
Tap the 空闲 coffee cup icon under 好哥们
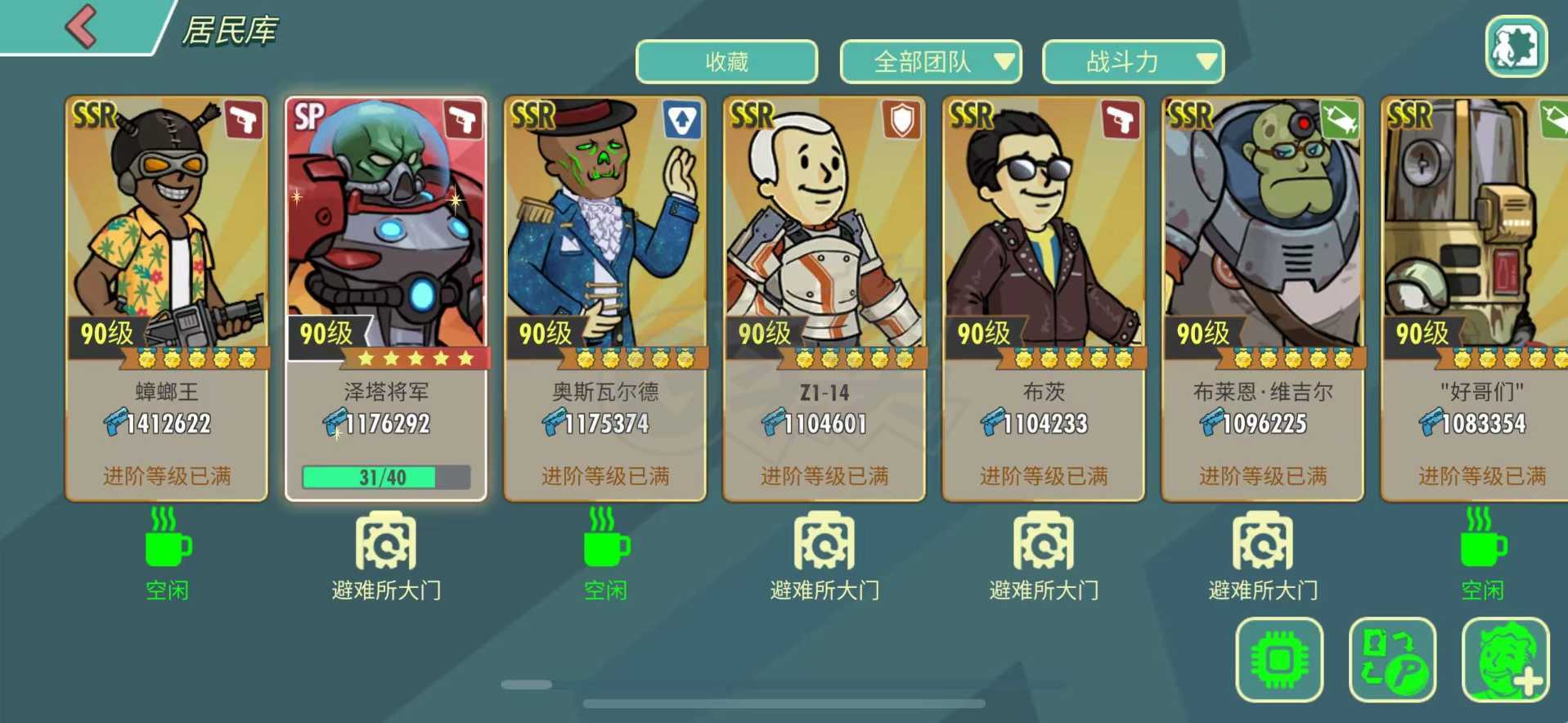[1482, 546]
